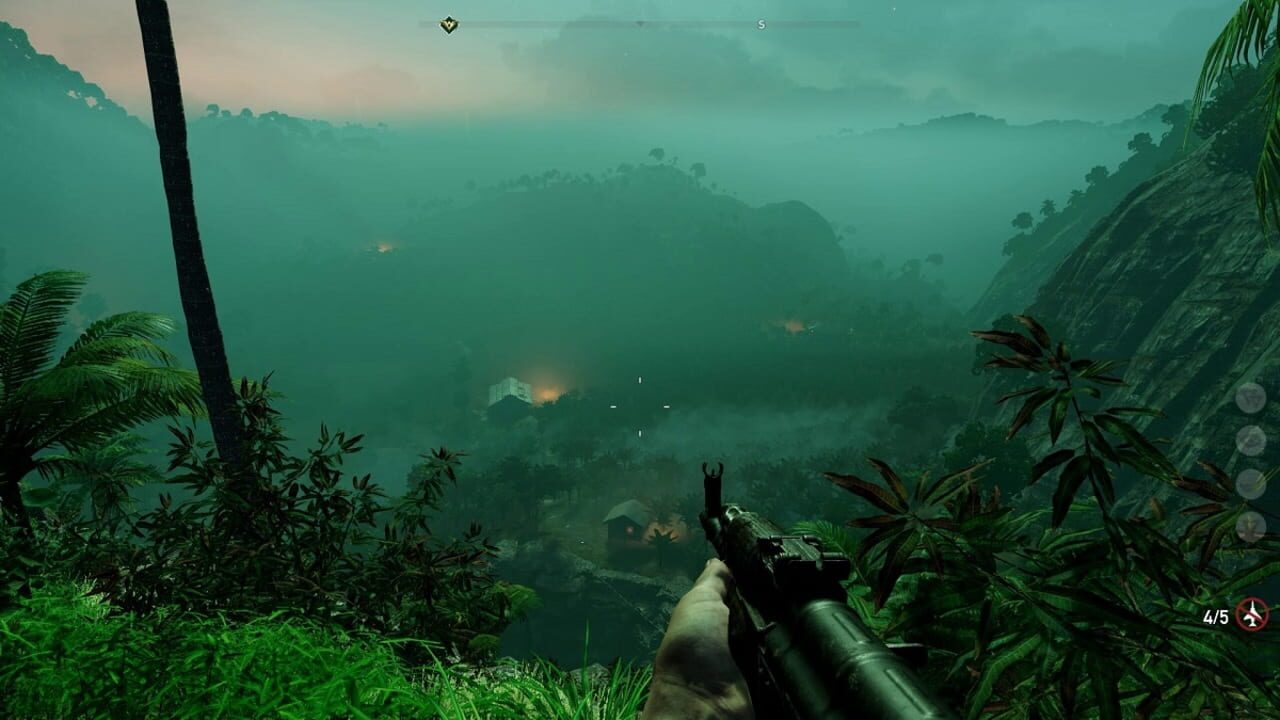Click the center crosshair marker

coord(640,405)
